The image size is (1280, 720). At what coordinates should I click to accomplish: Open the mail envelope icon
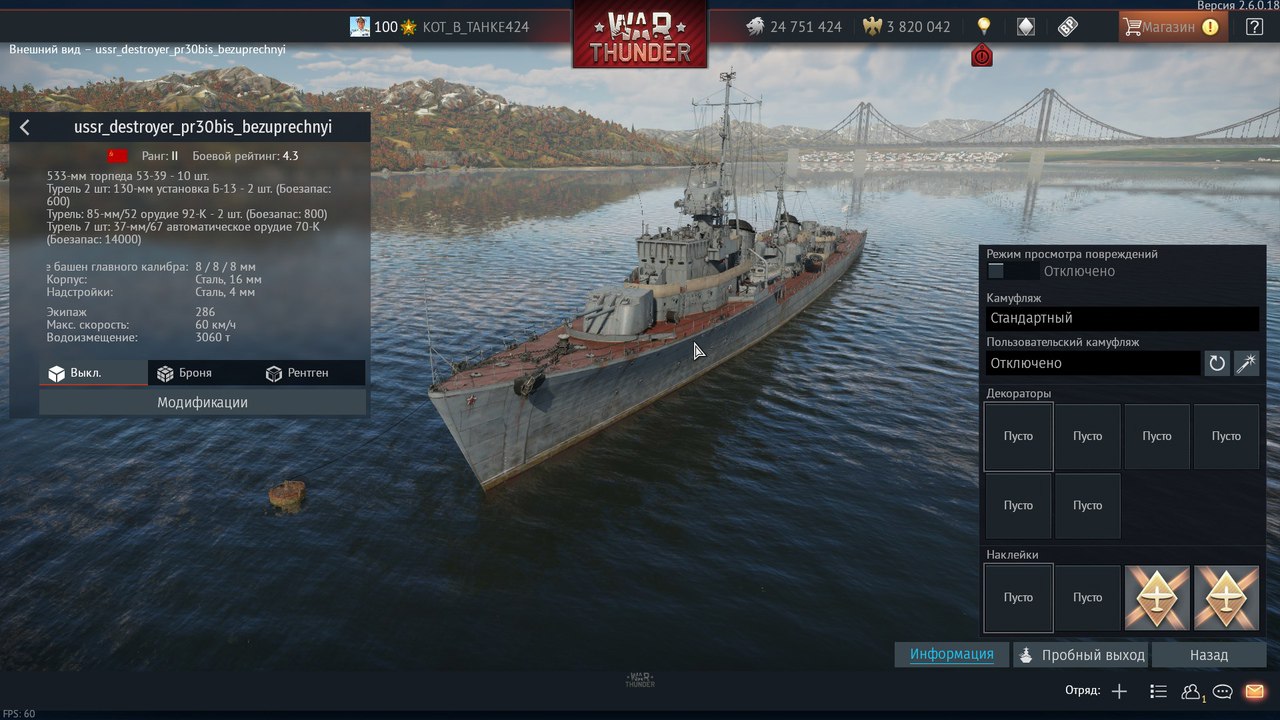(1254, 691)
